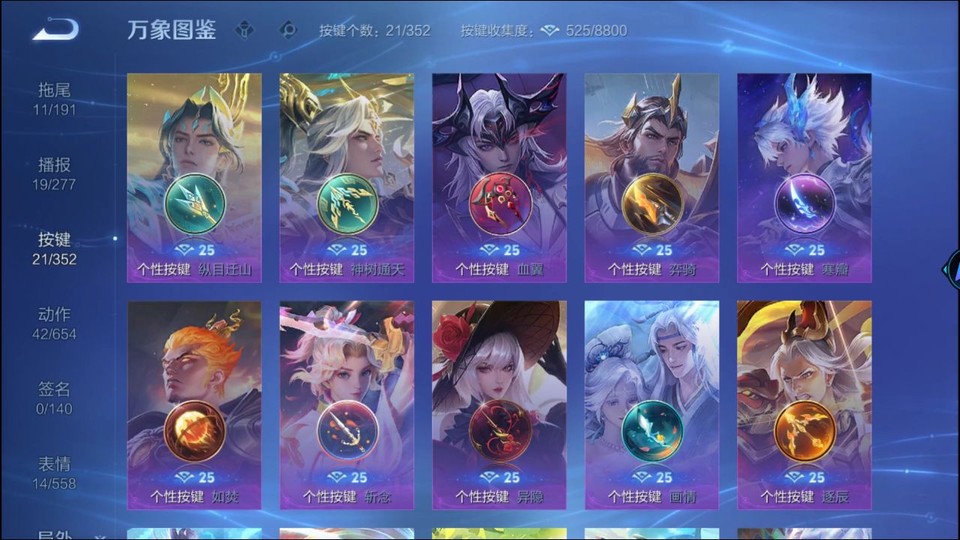Screen dimensions: 960x540
Task: View the 异隐 button skin card
Action: point(499,405)
